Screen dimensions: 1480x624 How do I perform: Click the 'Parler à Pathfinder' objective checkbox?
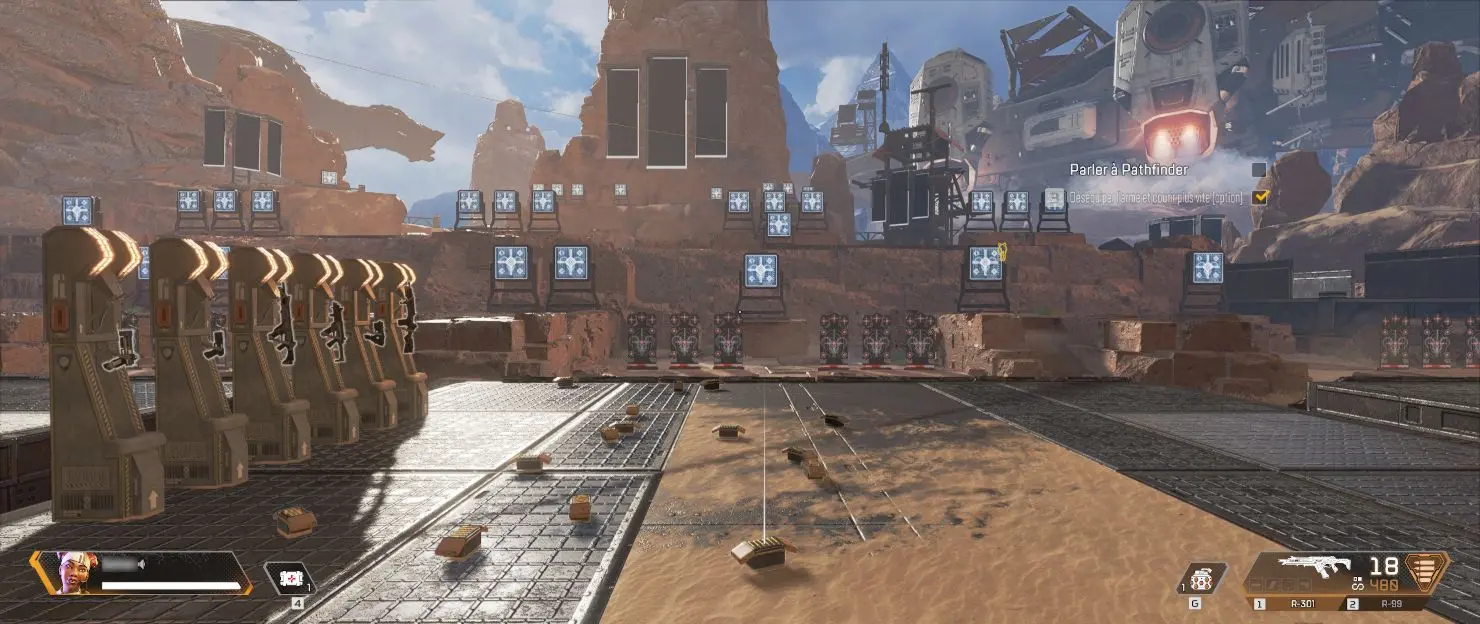click(x=1259, y=170)
